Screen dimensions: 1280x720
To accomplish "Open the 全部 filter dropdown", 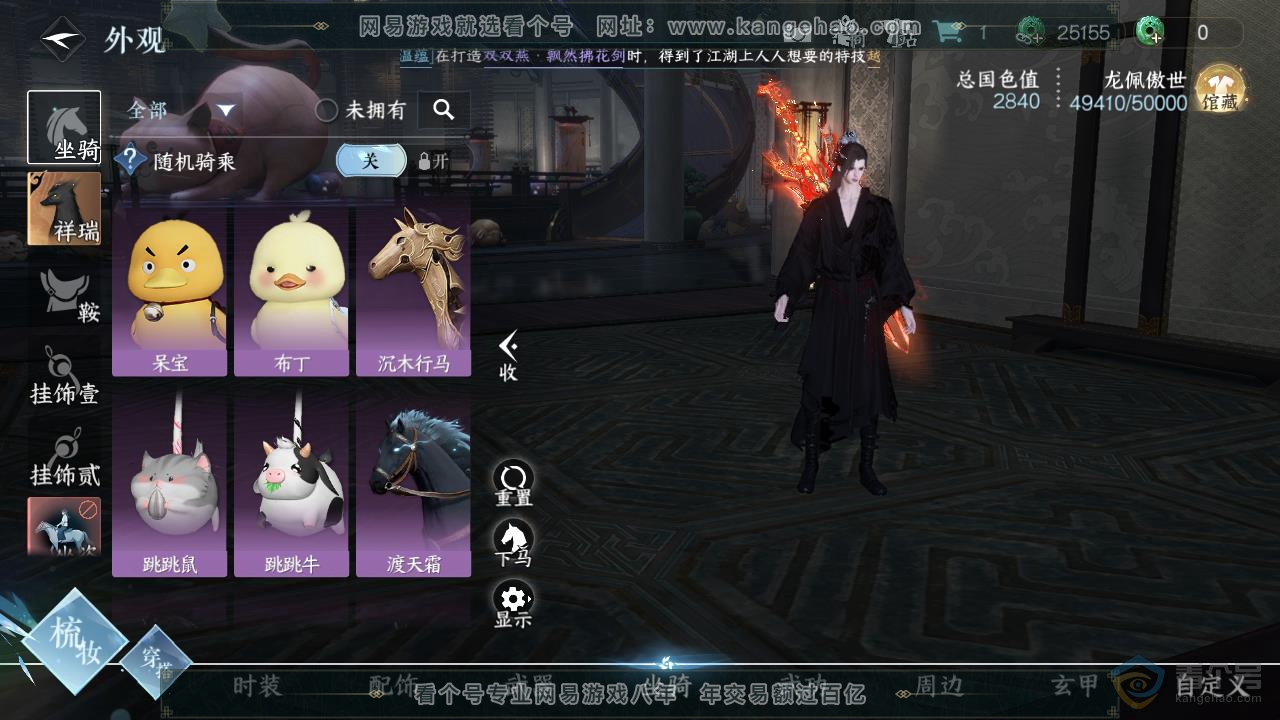I will click(x=181, y=110).
